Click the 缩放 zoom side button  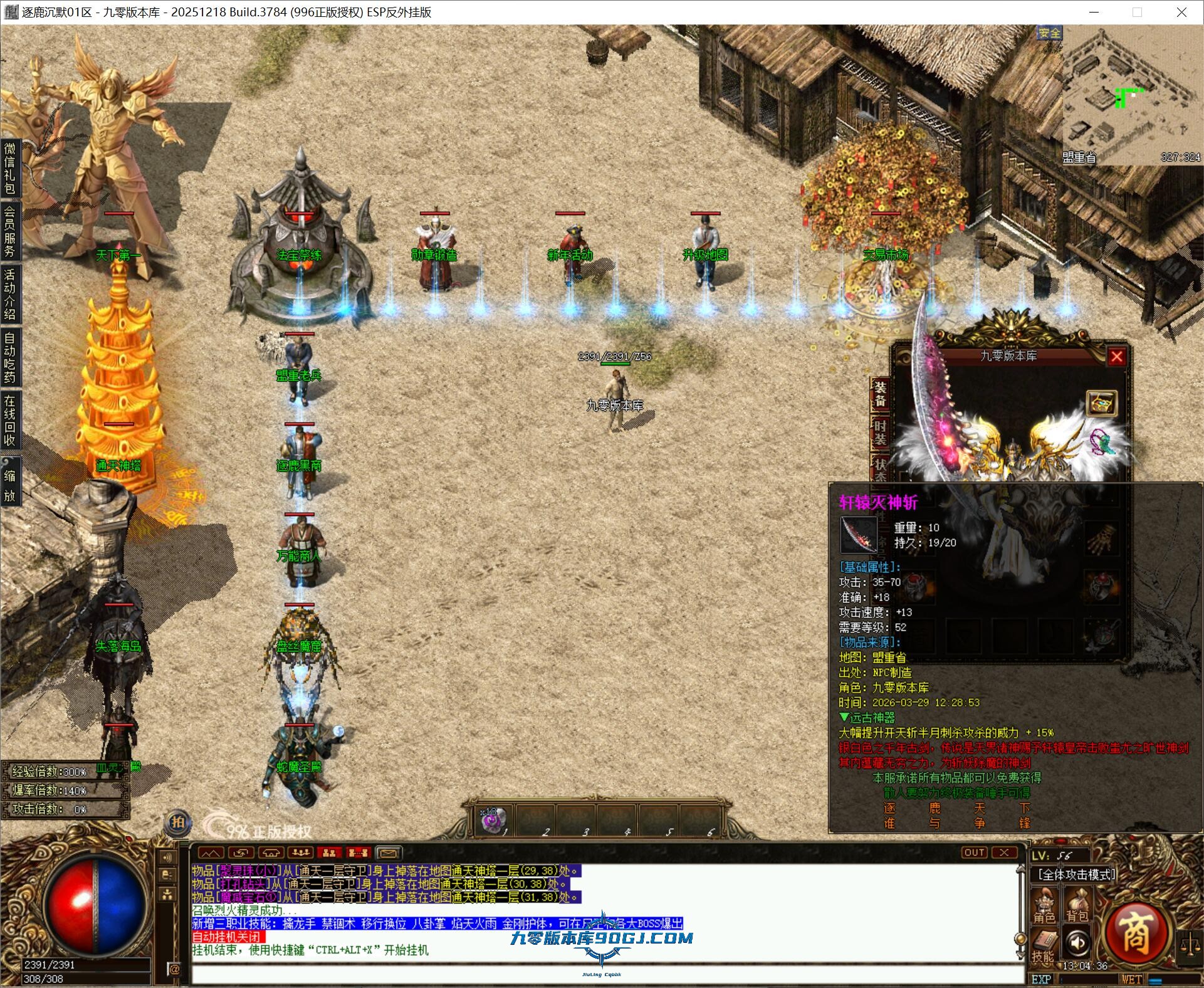10,485
